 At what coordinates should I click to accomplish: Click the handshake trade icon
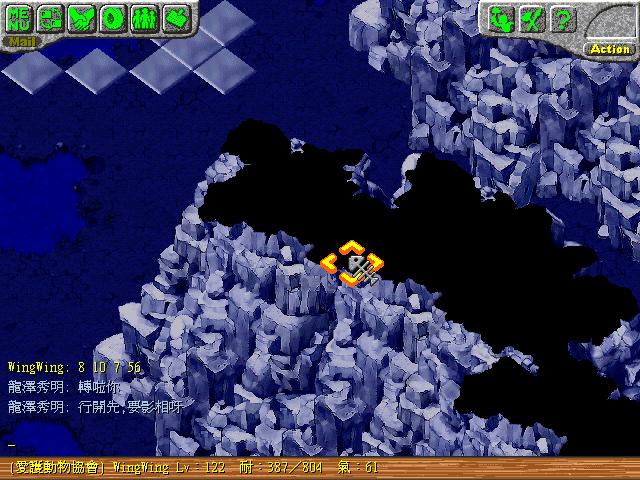pyautogui.click(x=81, y=18)
